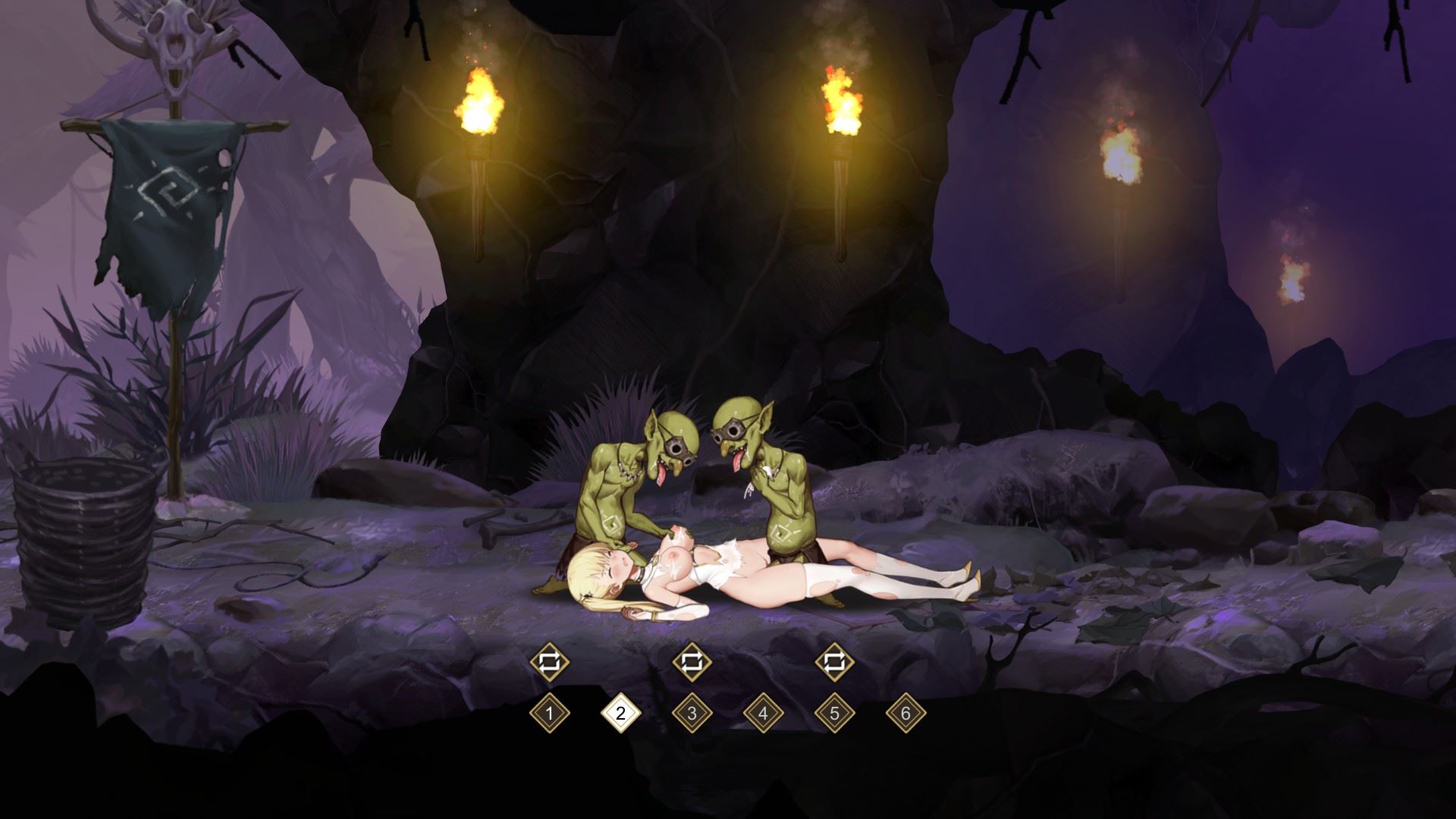Activate scene number 5
This screenshot has height=819, width=1456.
coord(834,714)
